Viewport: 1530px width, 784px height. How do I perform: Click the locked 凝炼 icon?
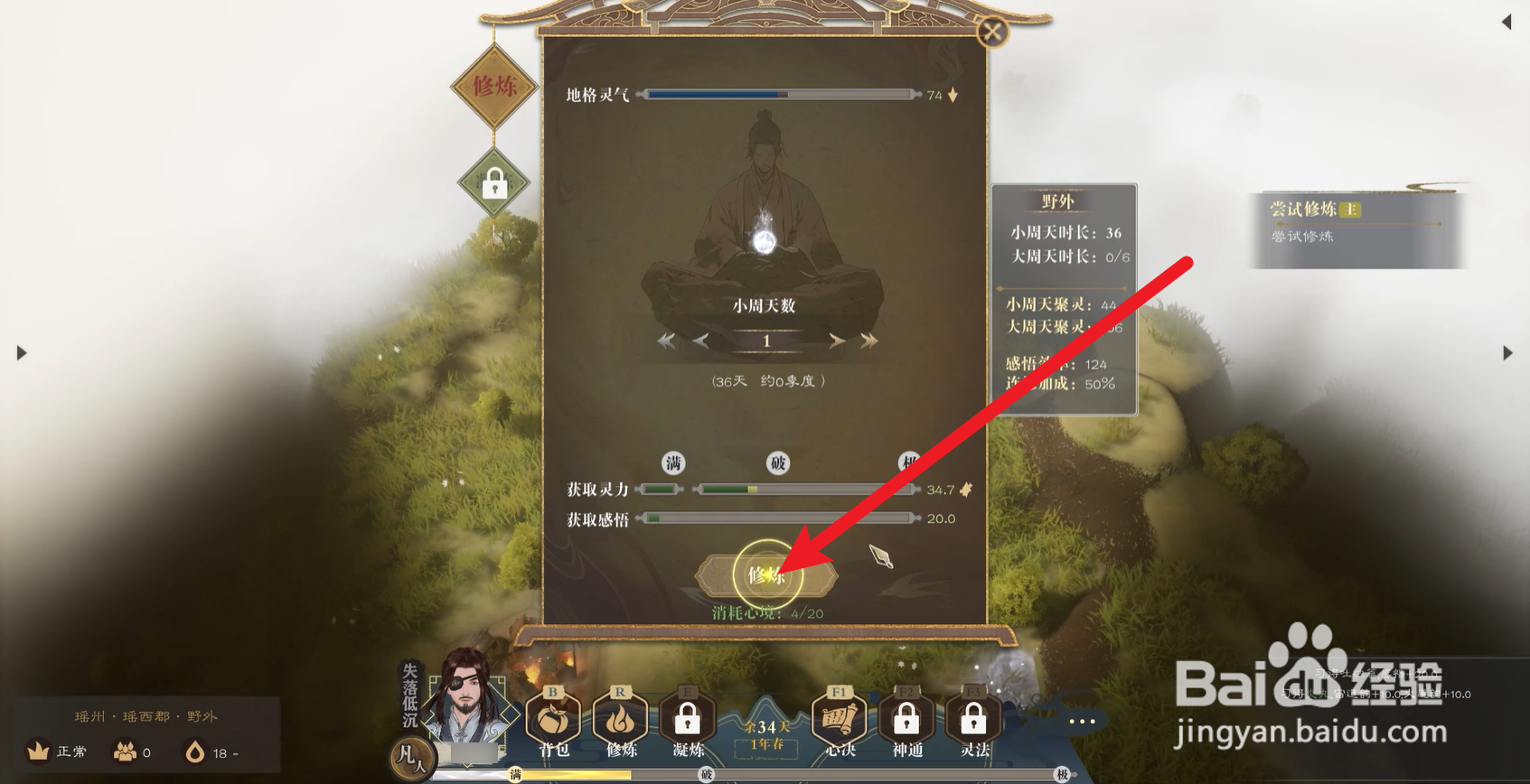687,720
